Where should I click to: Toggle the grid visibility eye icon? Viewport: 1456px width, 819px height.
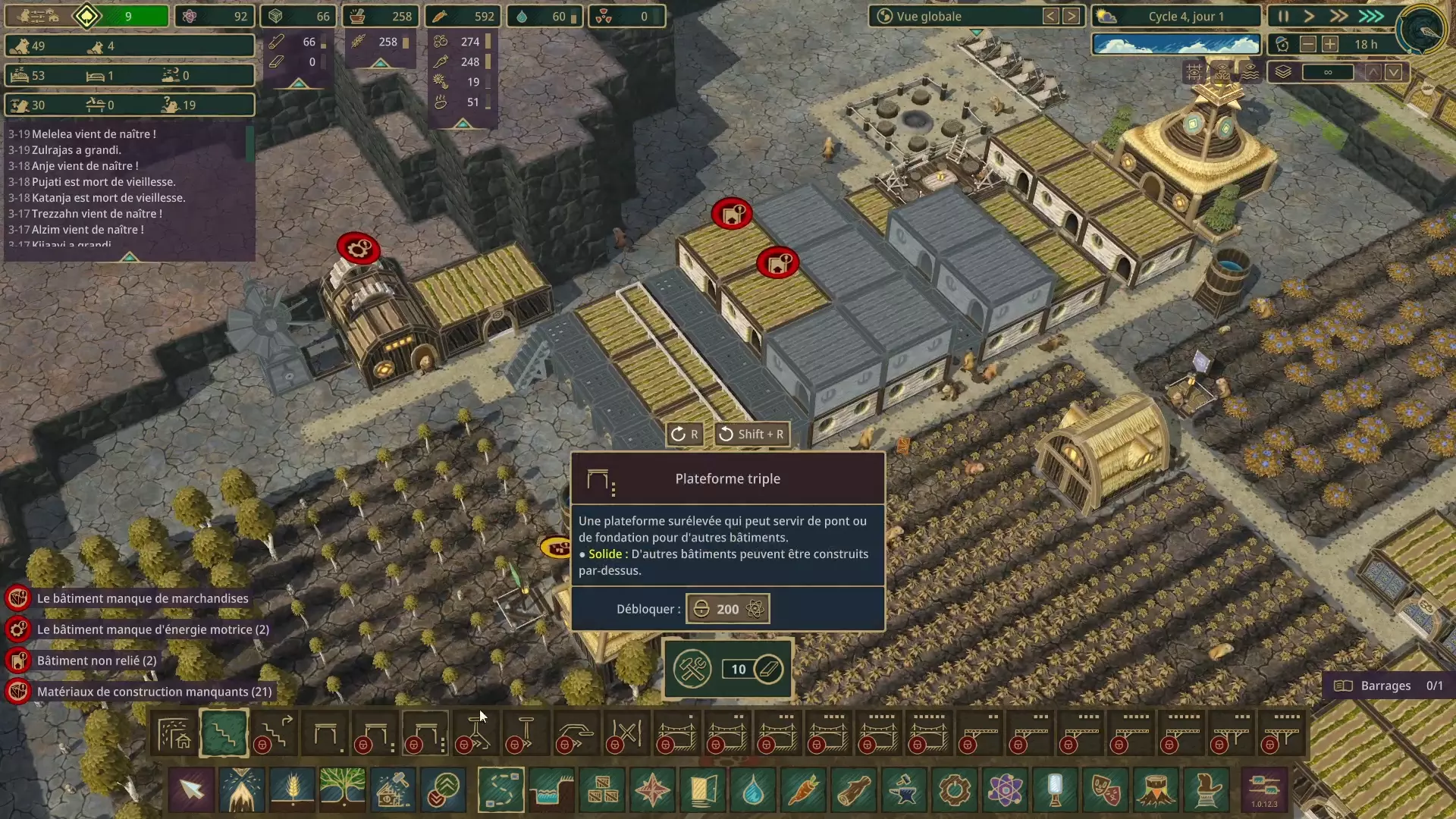[1194, 72]
